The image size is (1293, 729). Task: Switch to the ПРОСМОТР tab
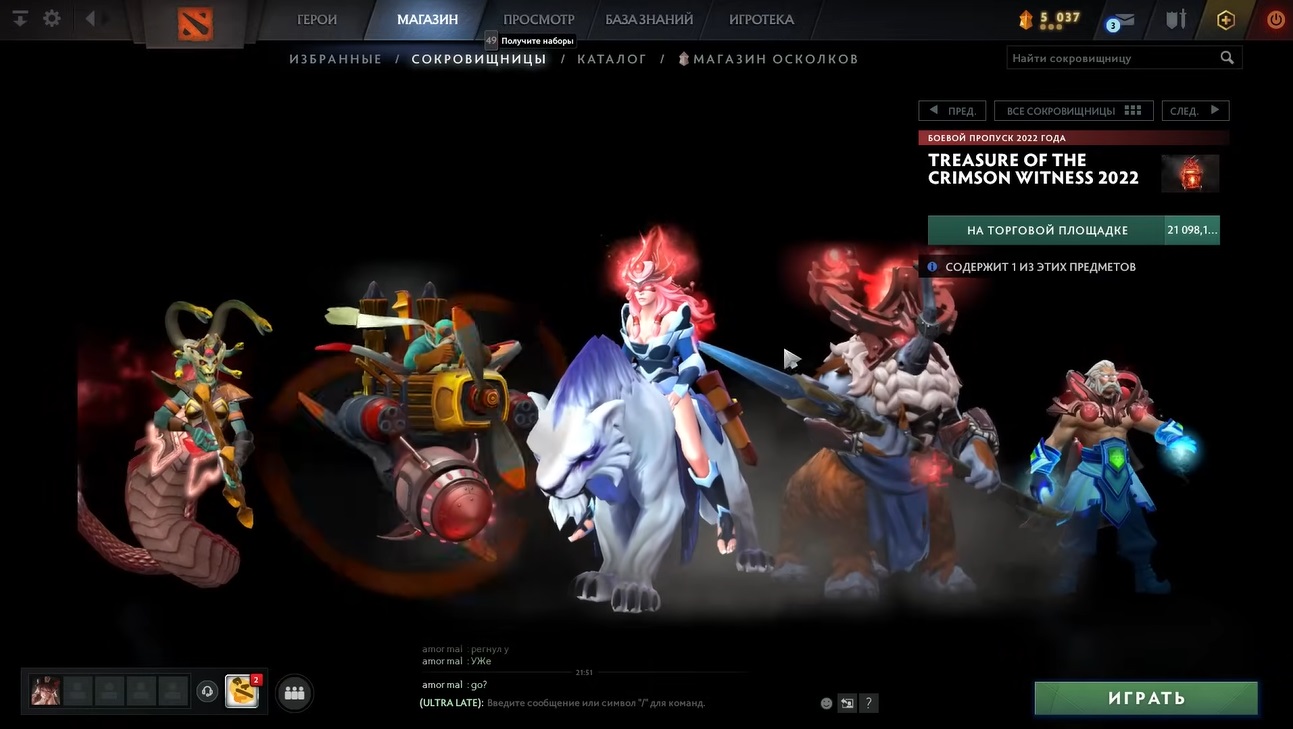[x=538, y=19]
